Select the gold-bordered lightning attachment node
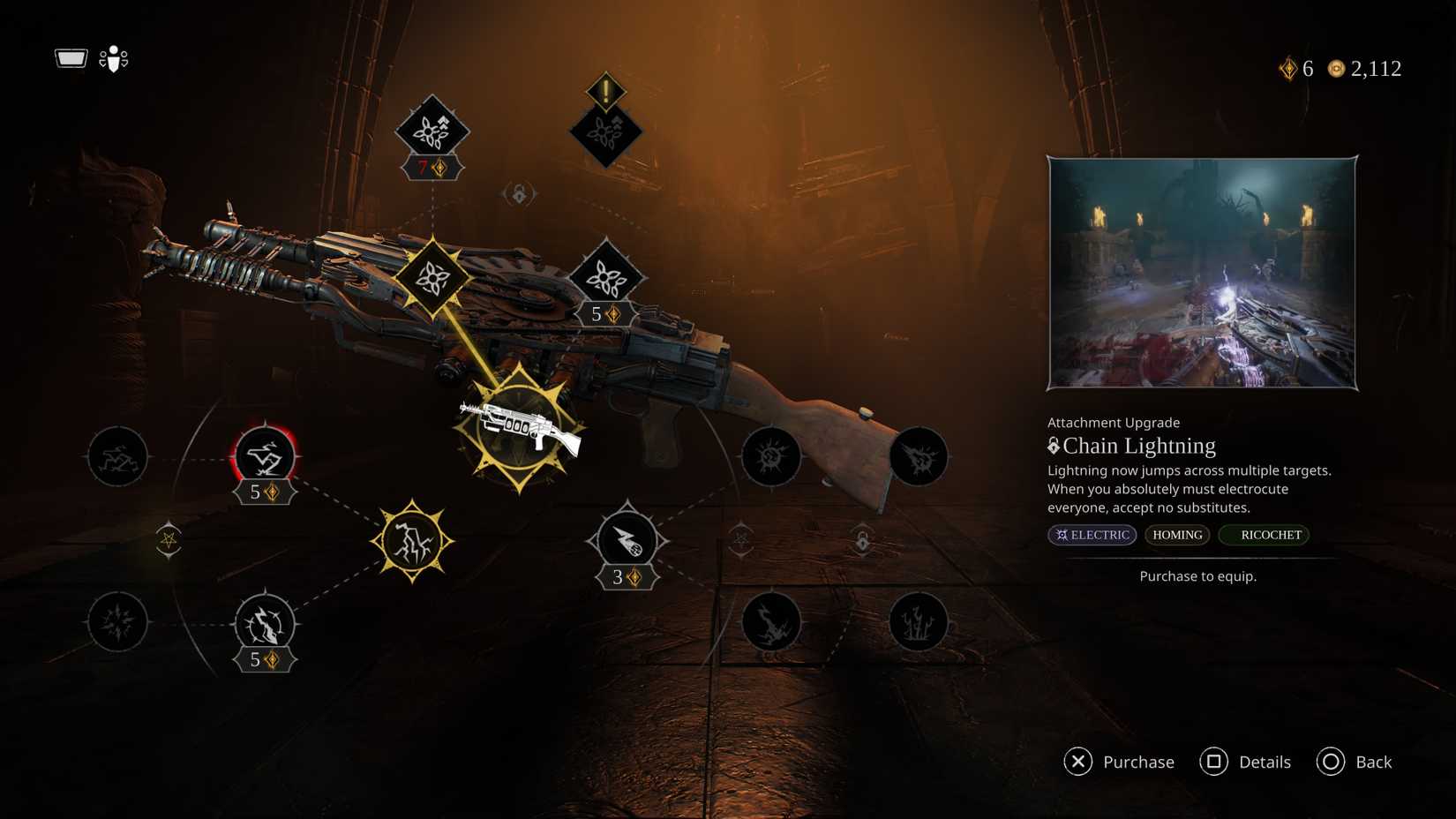 pyautogui.click(x=412, y=541)
